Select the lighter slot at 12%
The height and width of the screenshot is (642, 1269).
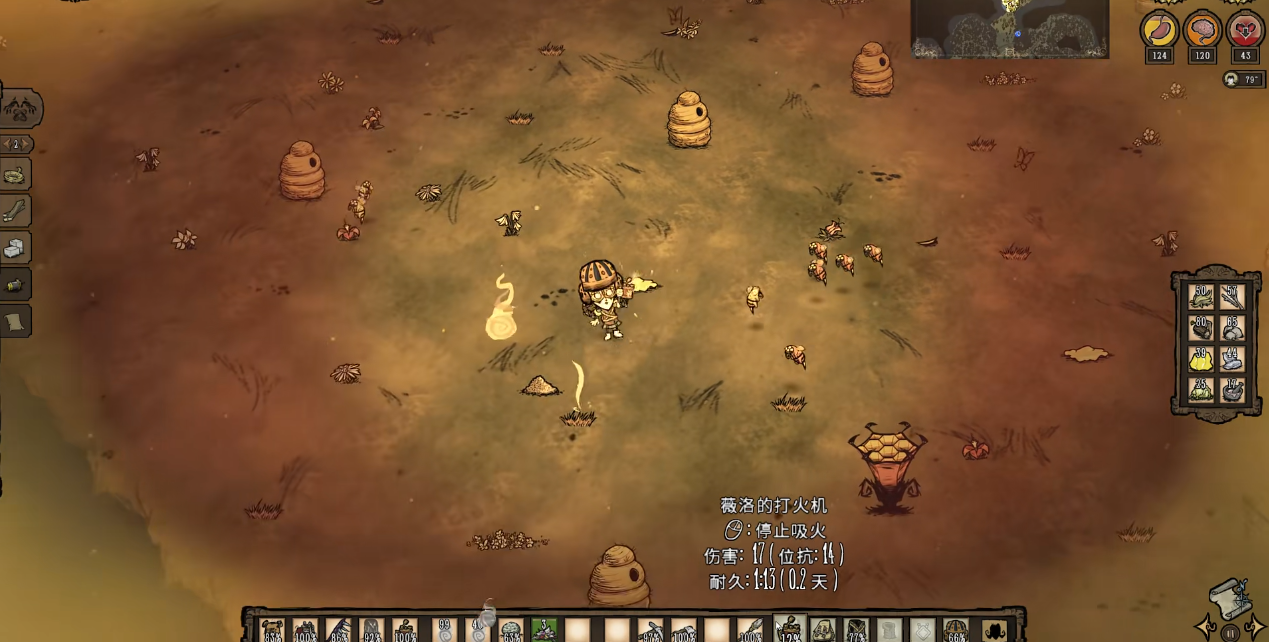tap(790, 630)
